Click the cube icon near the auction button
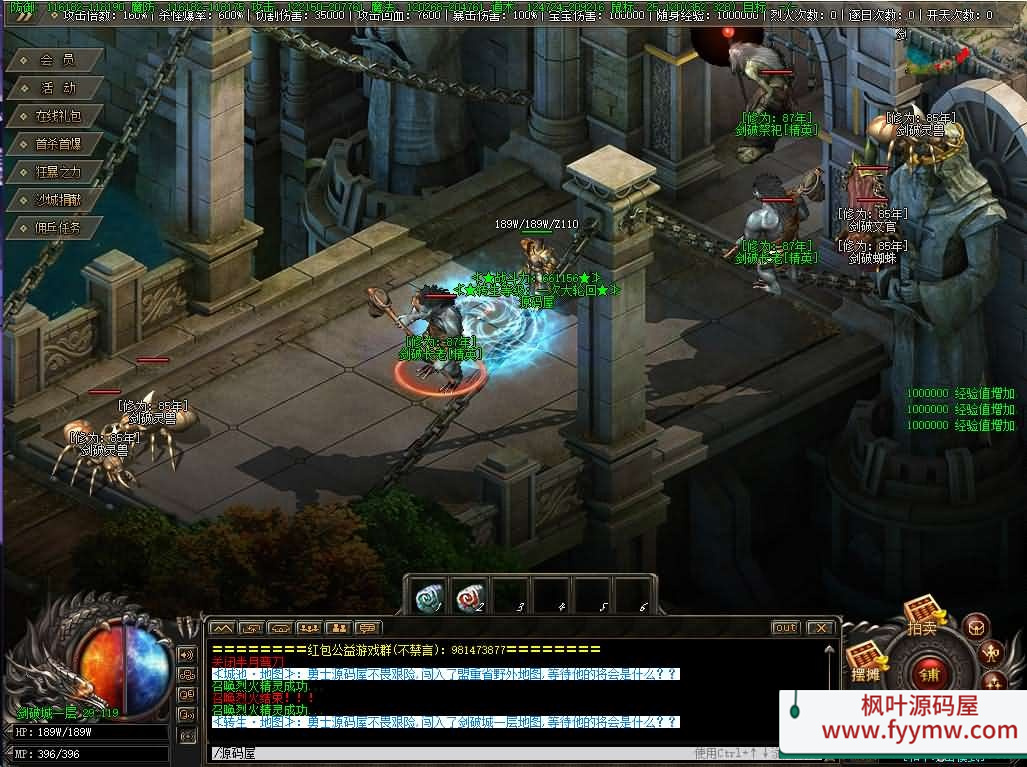Image resolution: width=1027 pixels, height=767 pixels. (x=976, y=626)
